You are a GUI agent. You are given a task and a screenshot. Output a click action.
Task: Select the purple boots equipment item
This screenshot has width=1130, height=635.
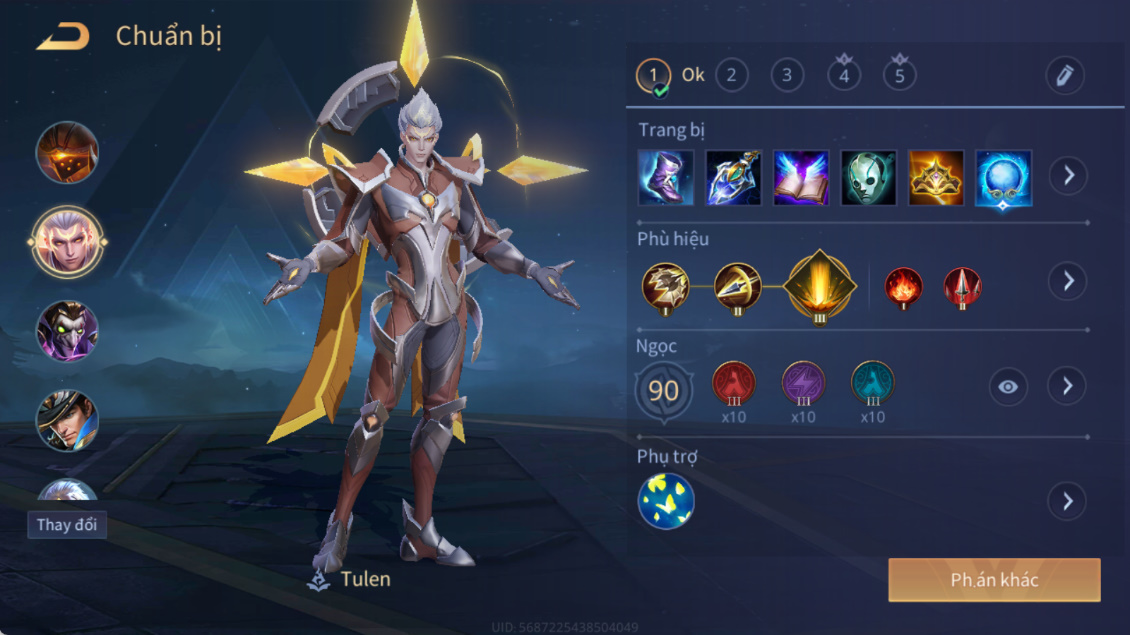666,178
